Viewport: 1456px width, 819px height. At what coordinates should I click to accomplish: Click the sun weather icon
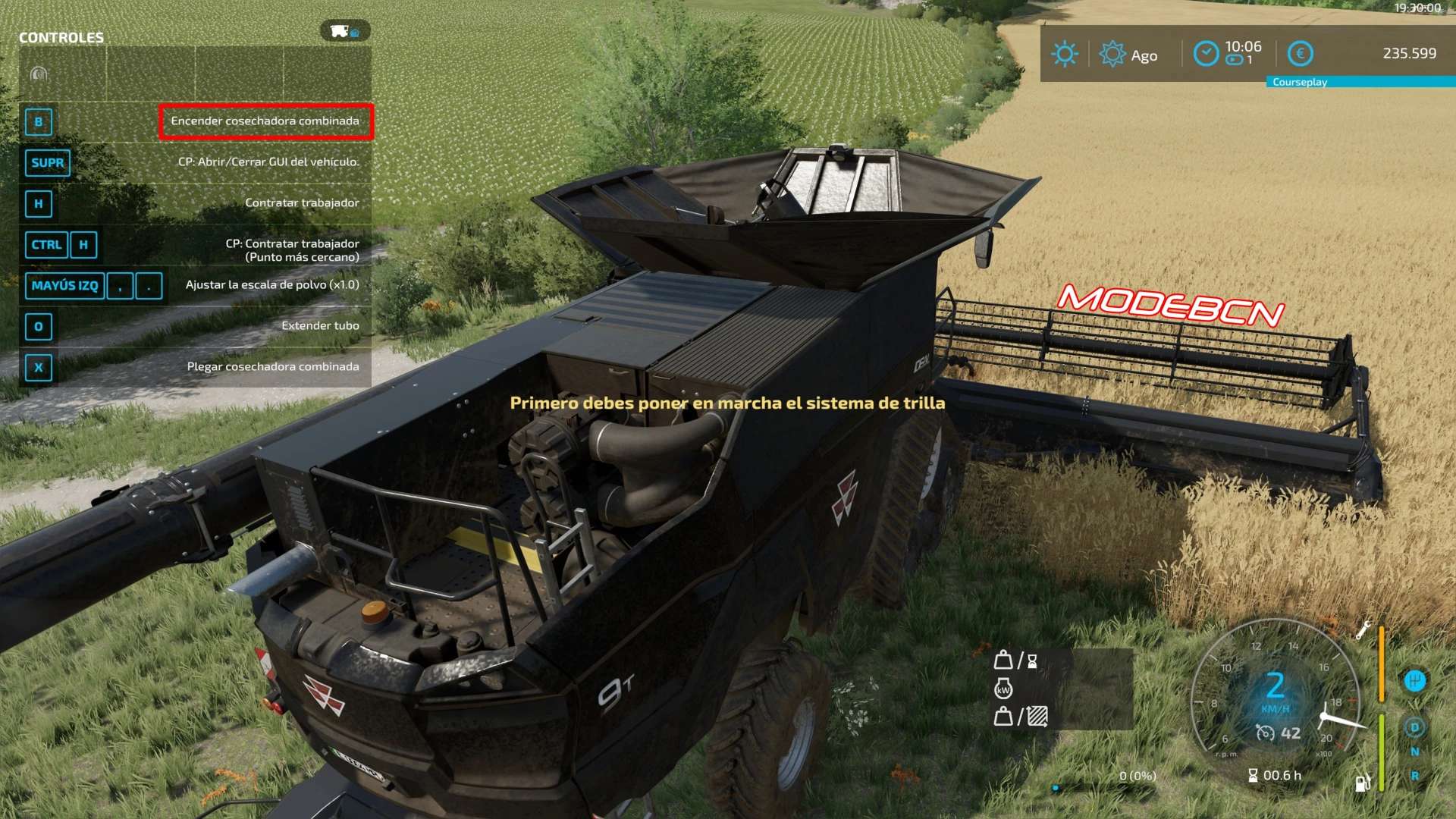(x=1065, y=54)
